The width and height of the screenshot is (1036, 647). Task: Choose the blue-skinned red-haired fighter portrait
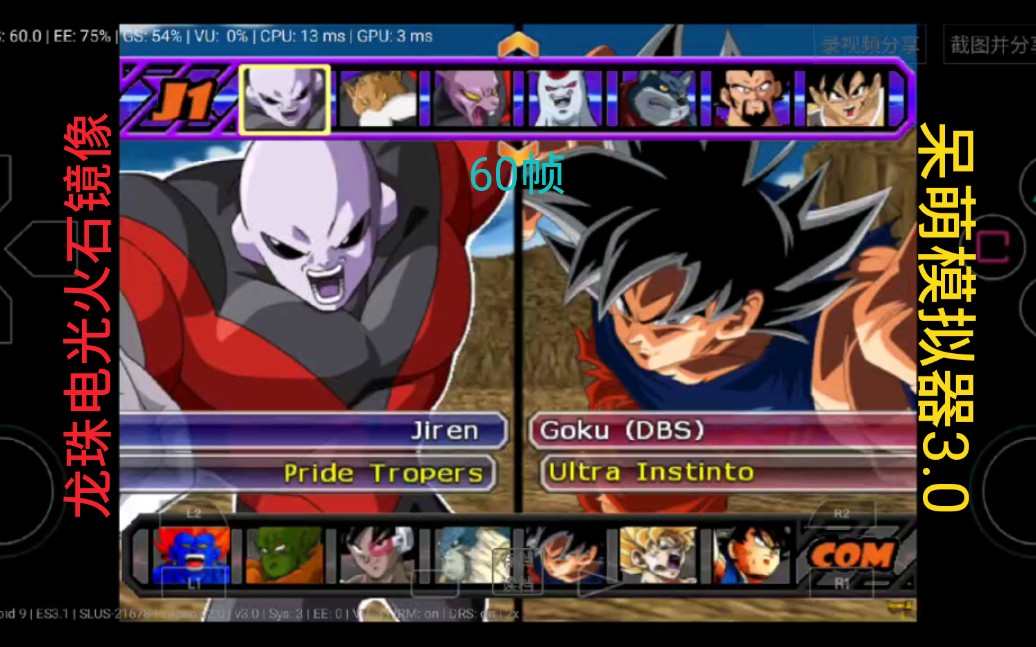coord(192,555)
